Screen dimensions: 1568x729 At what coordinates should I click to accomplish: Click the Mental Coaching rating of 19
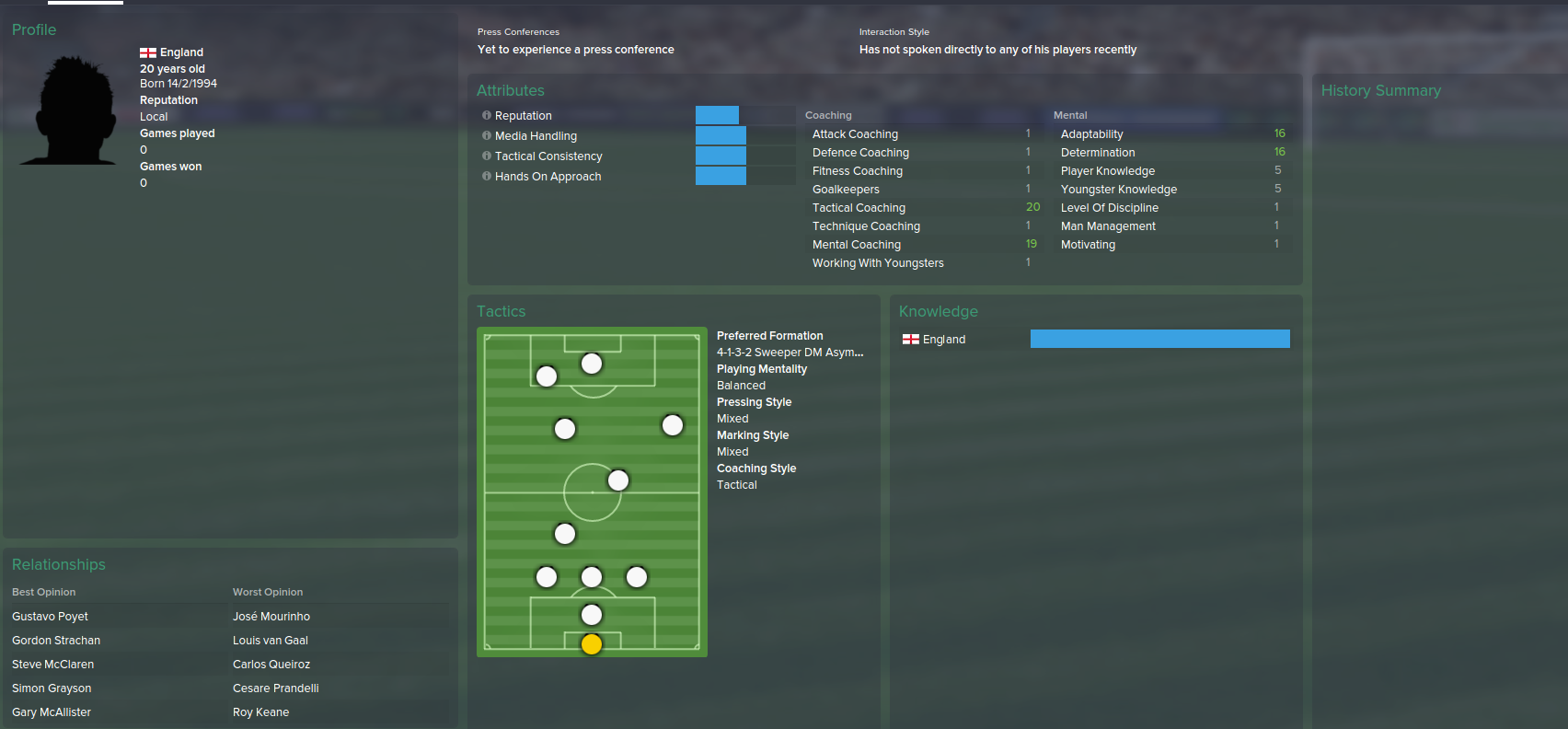pyautogui.click(x=1032, y=244)
